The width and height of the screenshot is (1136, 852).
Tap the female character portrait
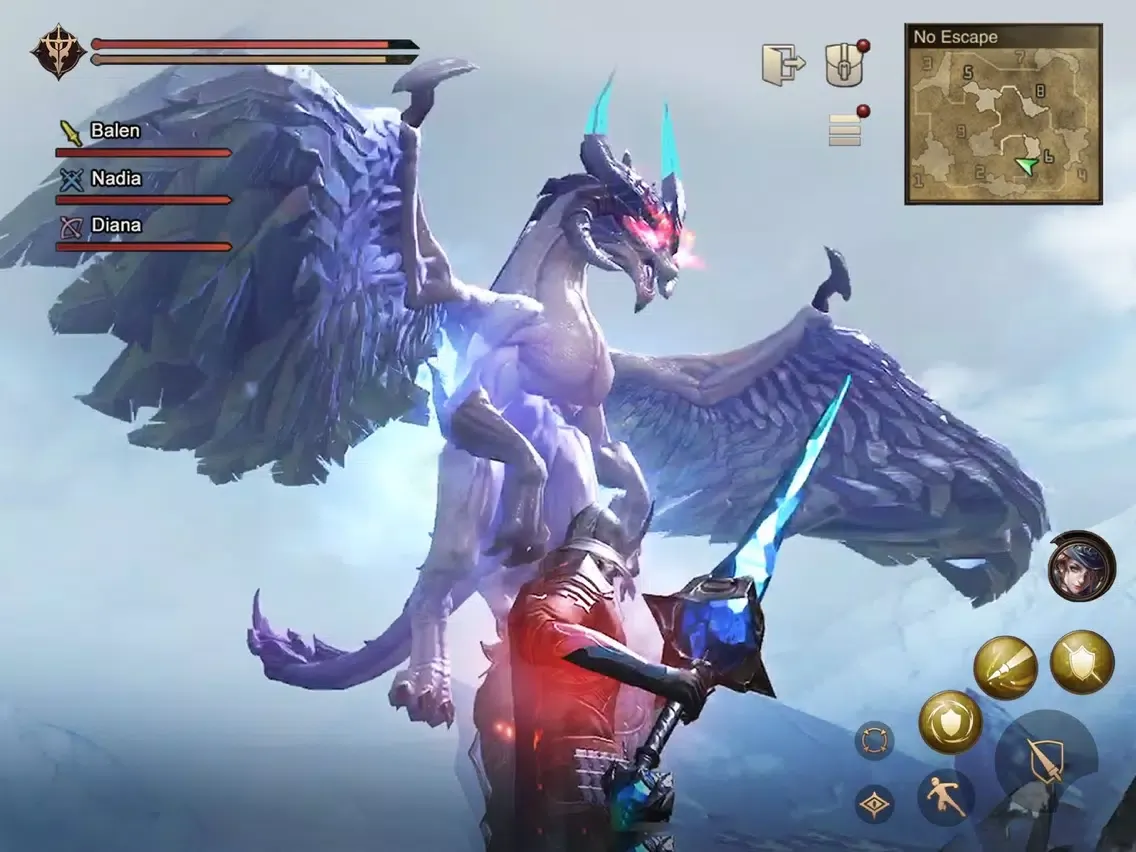[1081, 566]
